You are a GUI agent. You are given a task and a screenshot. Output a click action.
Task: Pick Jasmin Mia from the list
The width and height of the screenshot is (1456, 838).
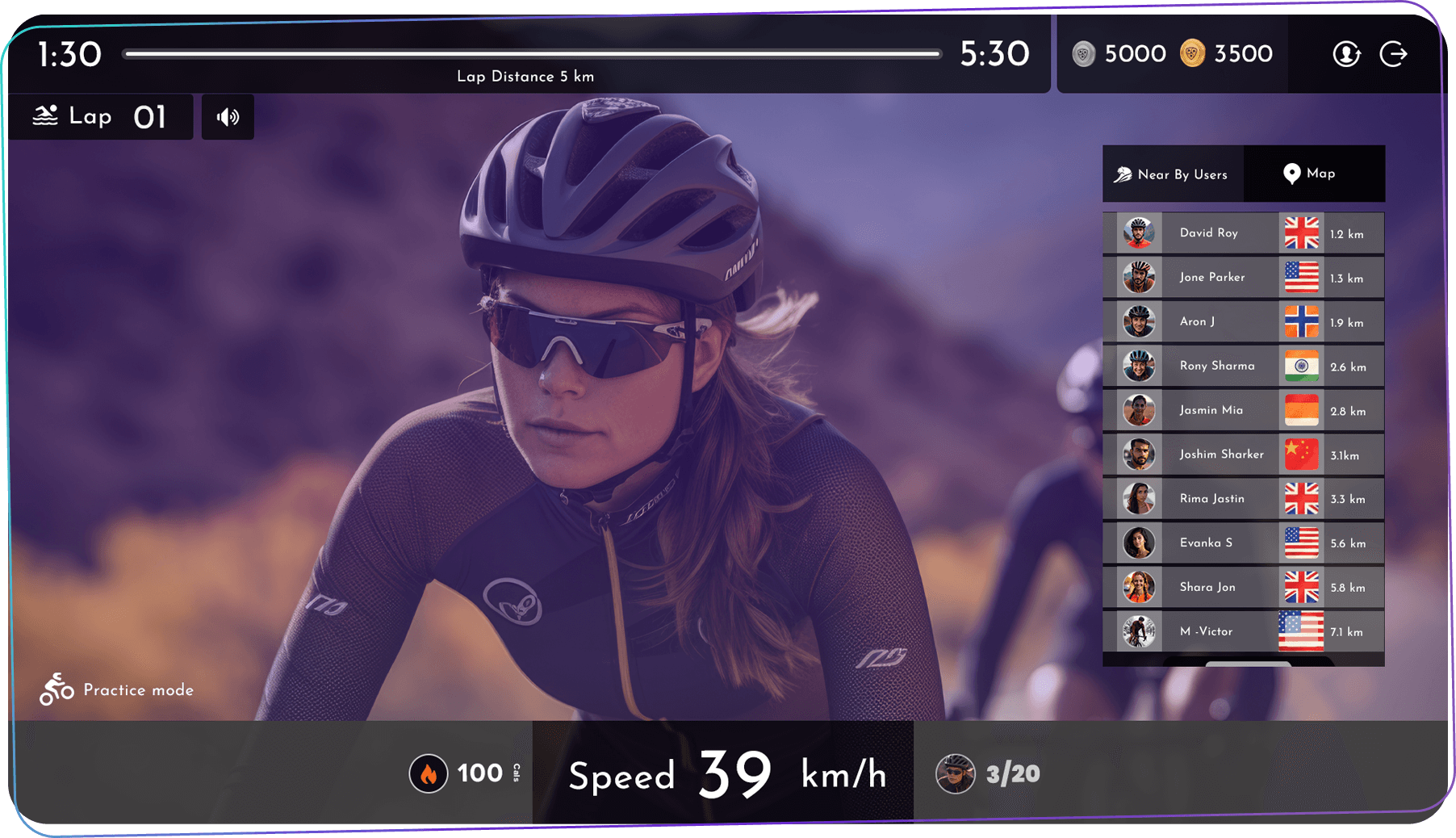click(x=1243, y=410)
